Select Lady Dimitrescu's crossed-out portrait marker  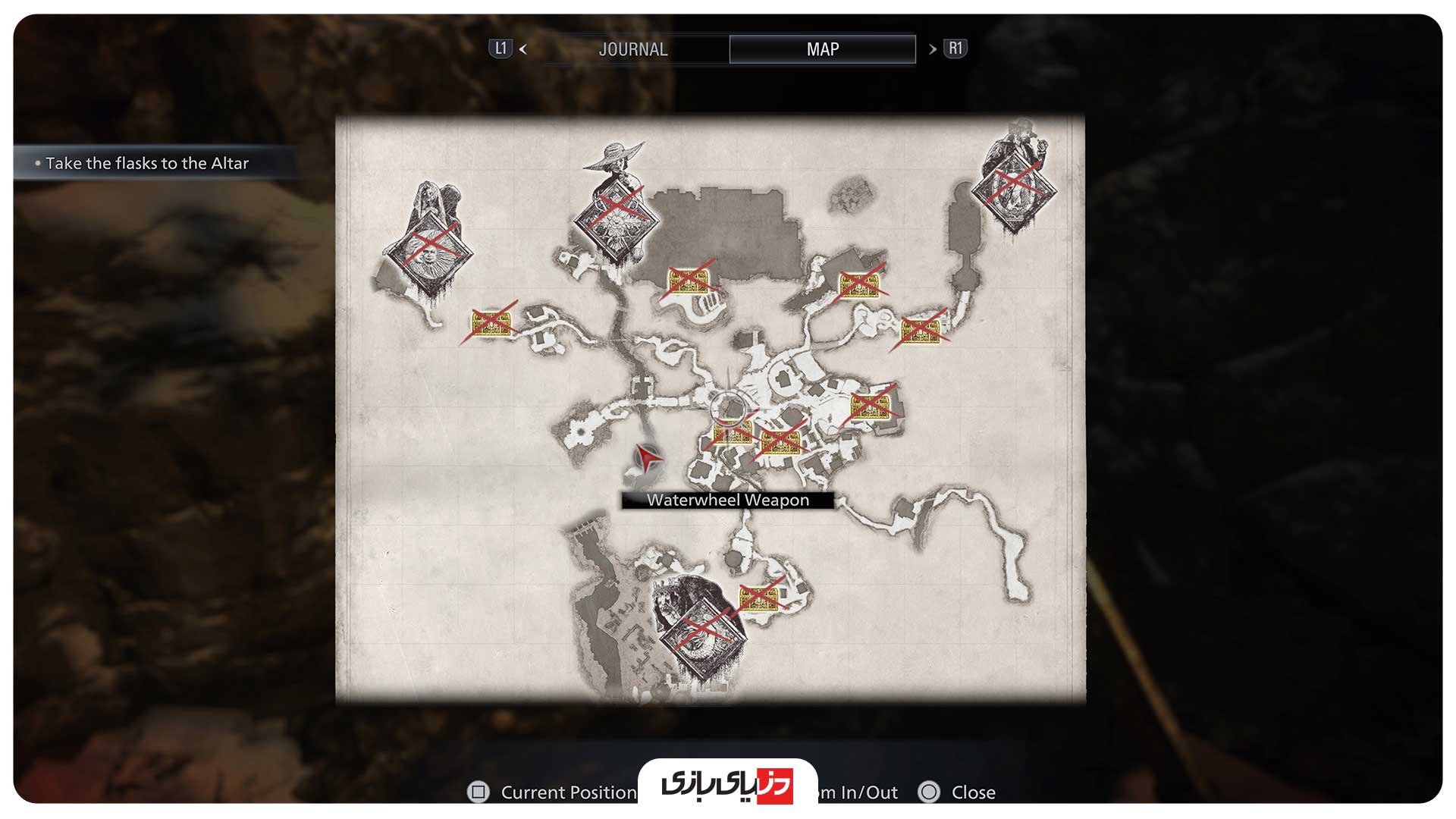coord(616,218)
